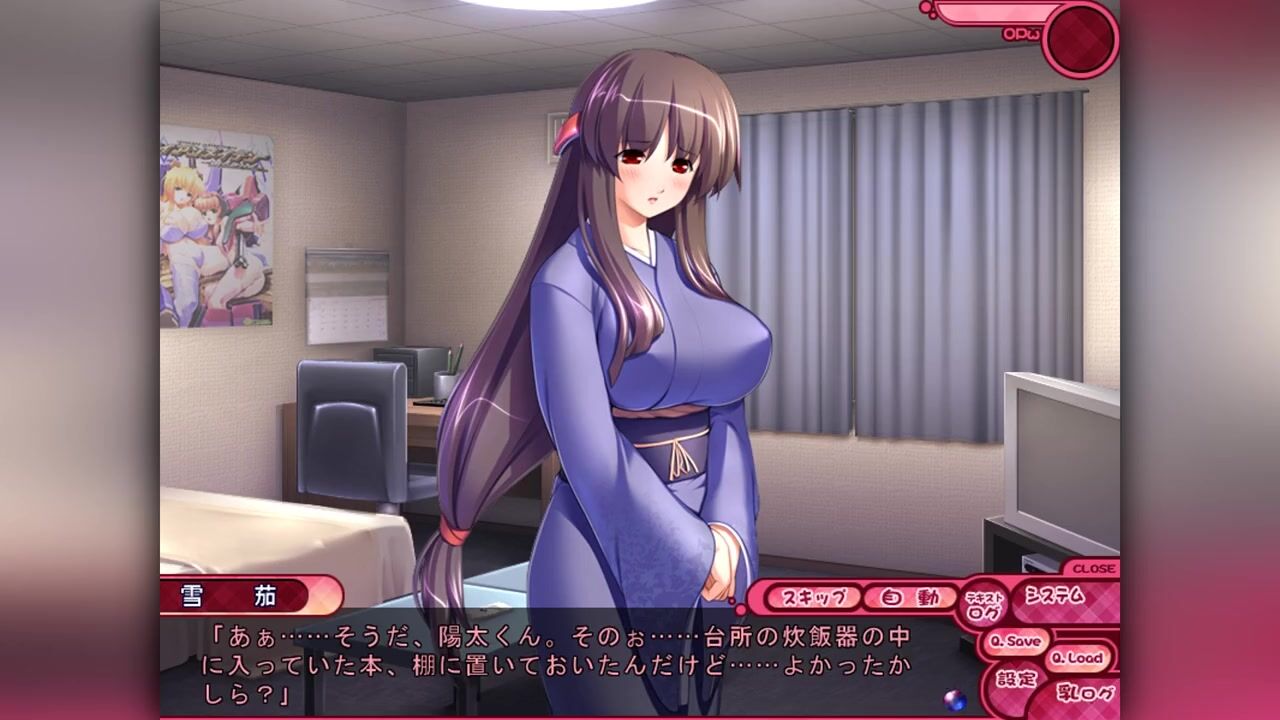Open the 設定 settings screen
Screen dimensions: 1280x720
pyautogui.click(x=1016, y=678)
